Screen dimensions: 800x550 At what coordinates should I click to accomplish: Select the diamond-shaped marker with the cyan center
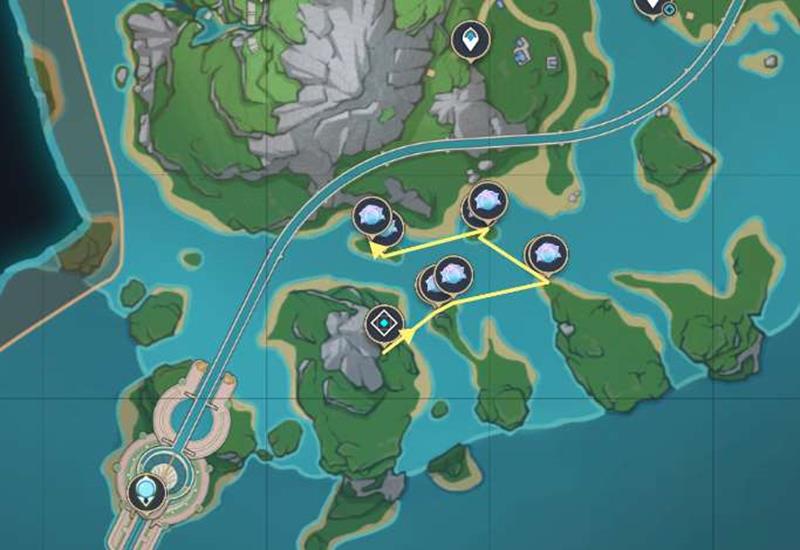[x=383, y=325]
